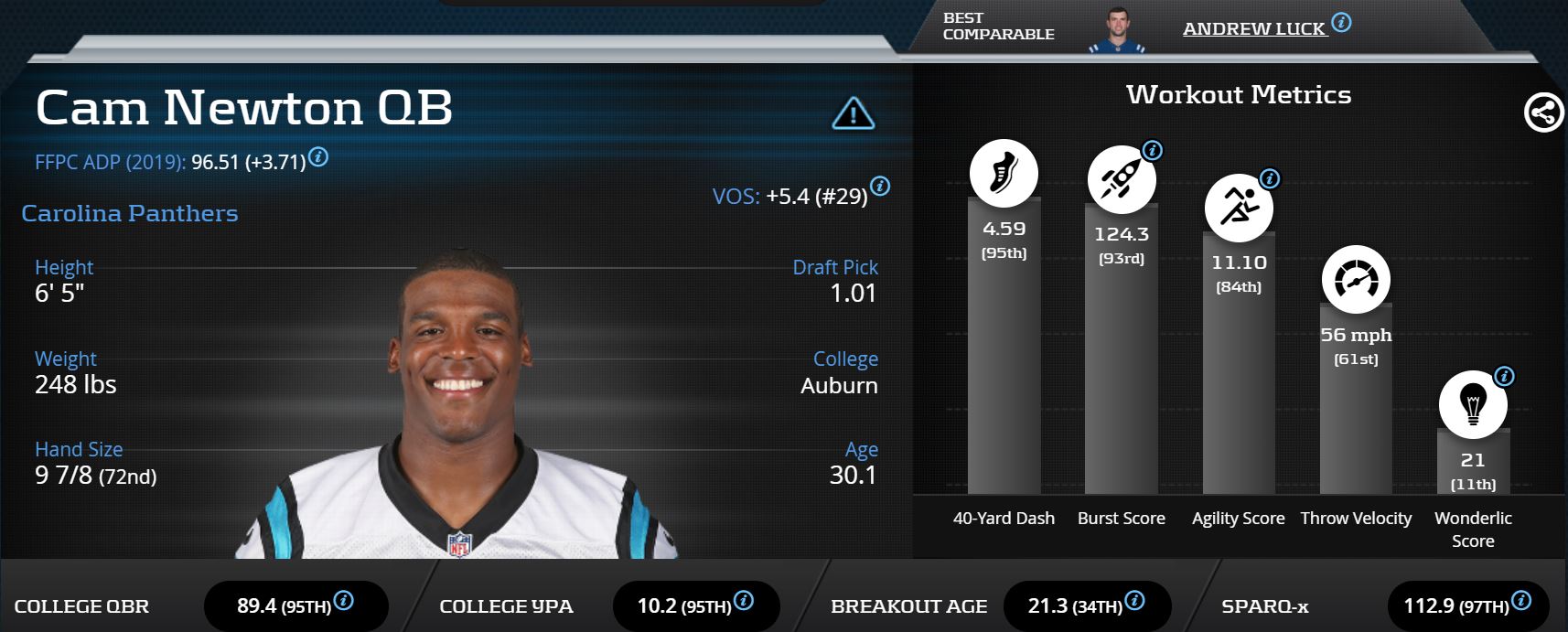Show info for SPARQ-x score

(1521, 601)
